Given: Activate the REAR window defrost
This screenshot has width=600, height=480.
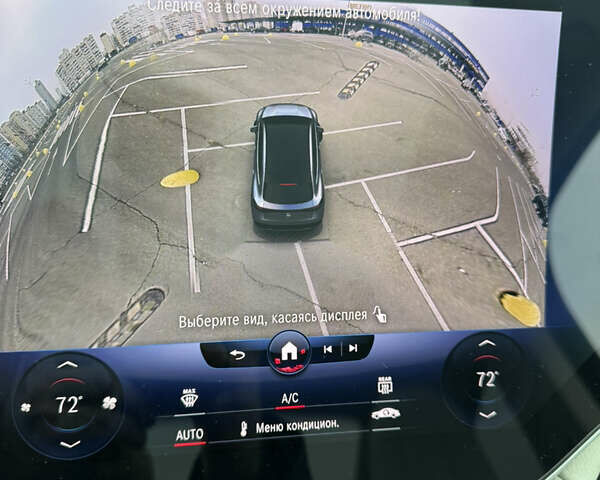Looking at the screenshot, I should (385, 385).
